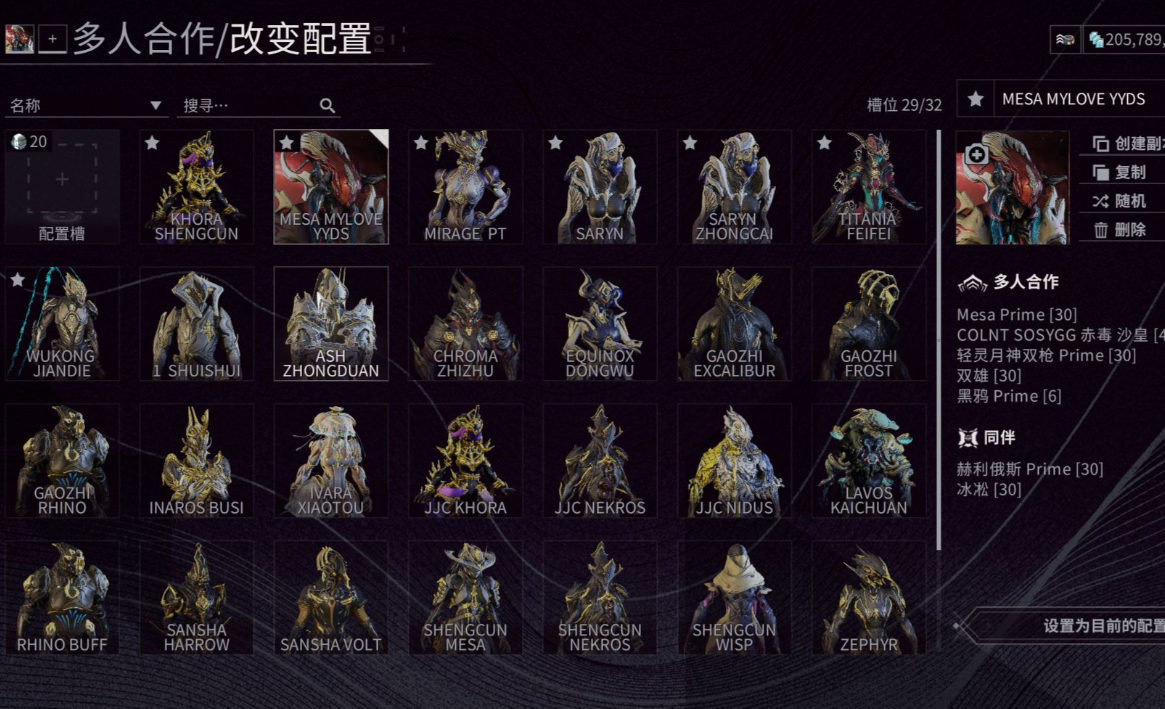This screenshot has width=1165, height=709.
Task: Select the ASH ZHONGDUAN loadout
Action: click(331, 324)
